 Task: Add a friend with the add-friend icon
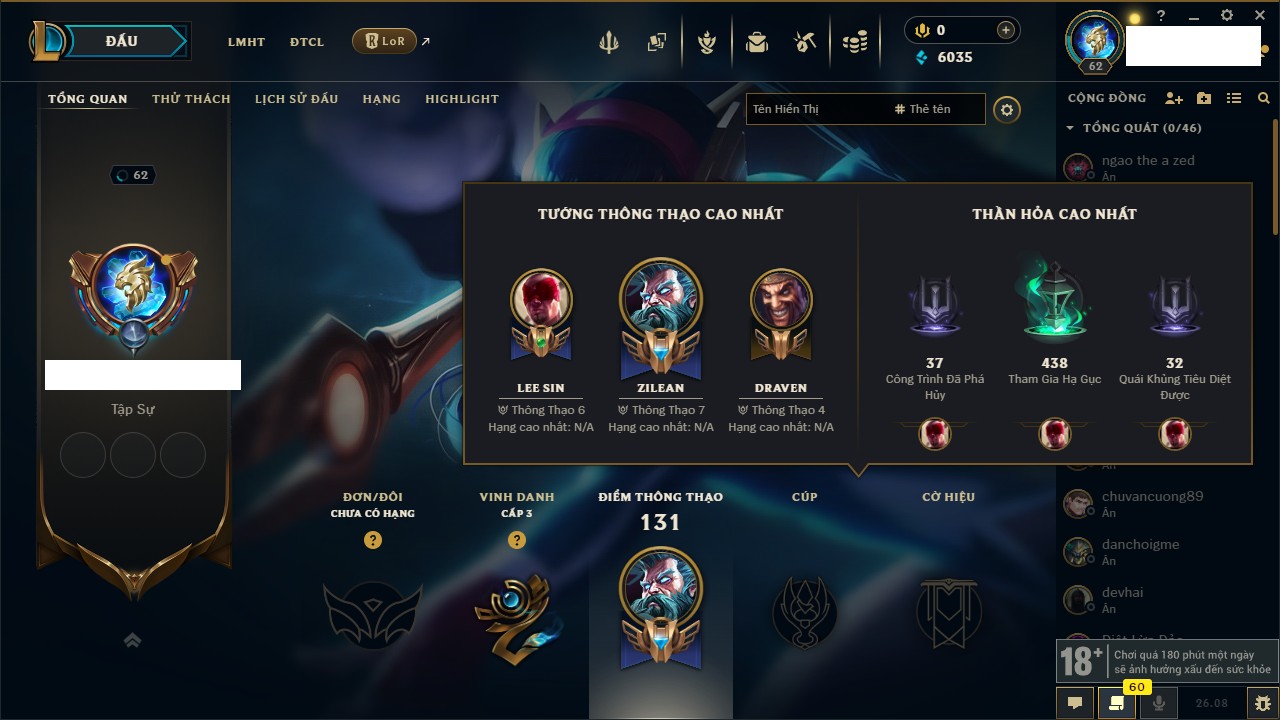pyautogui.click(x=1173, y=98)
